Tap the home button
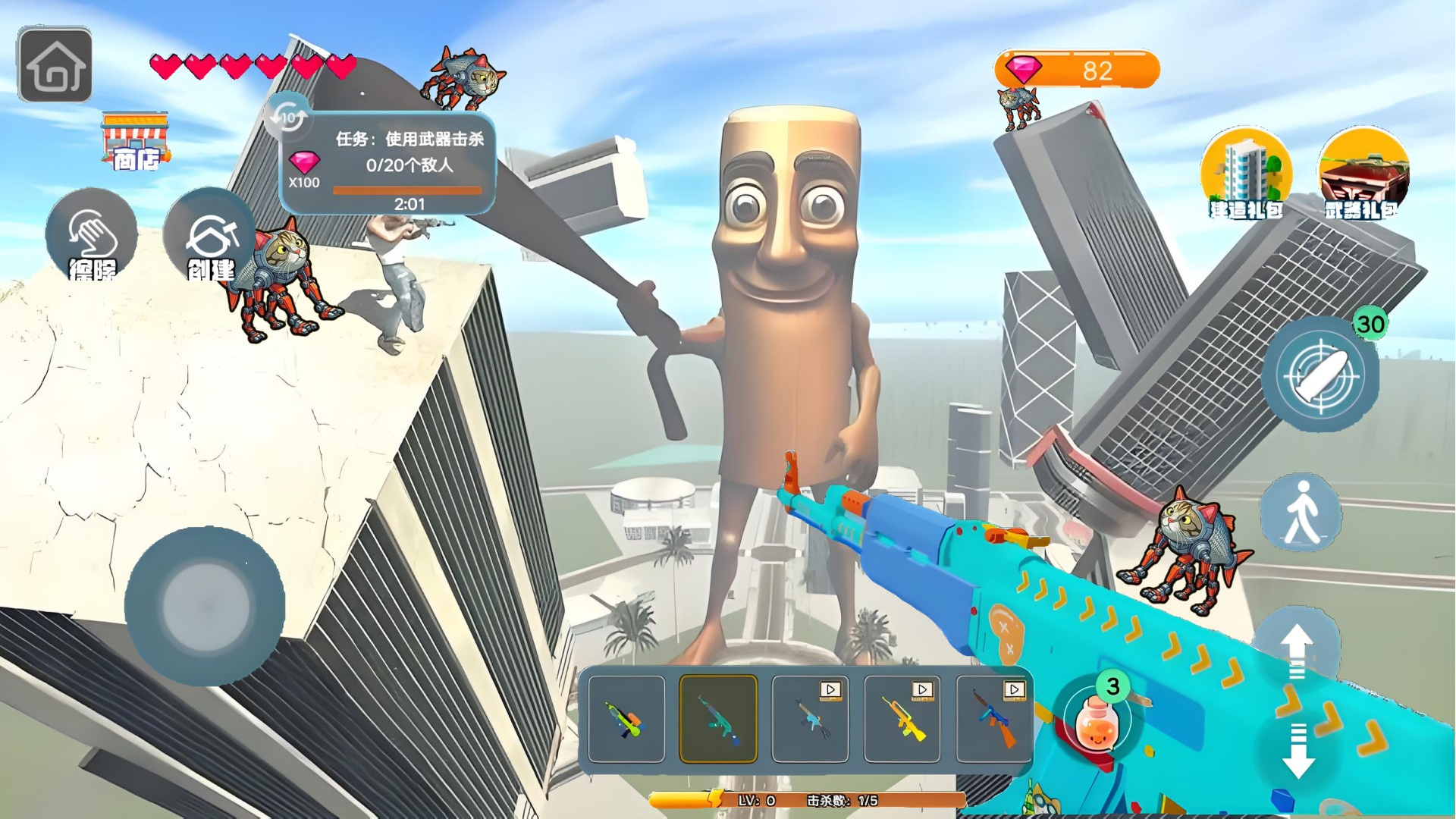The image size is (1456, 819). pyautogui.click(x=55, y=65)
